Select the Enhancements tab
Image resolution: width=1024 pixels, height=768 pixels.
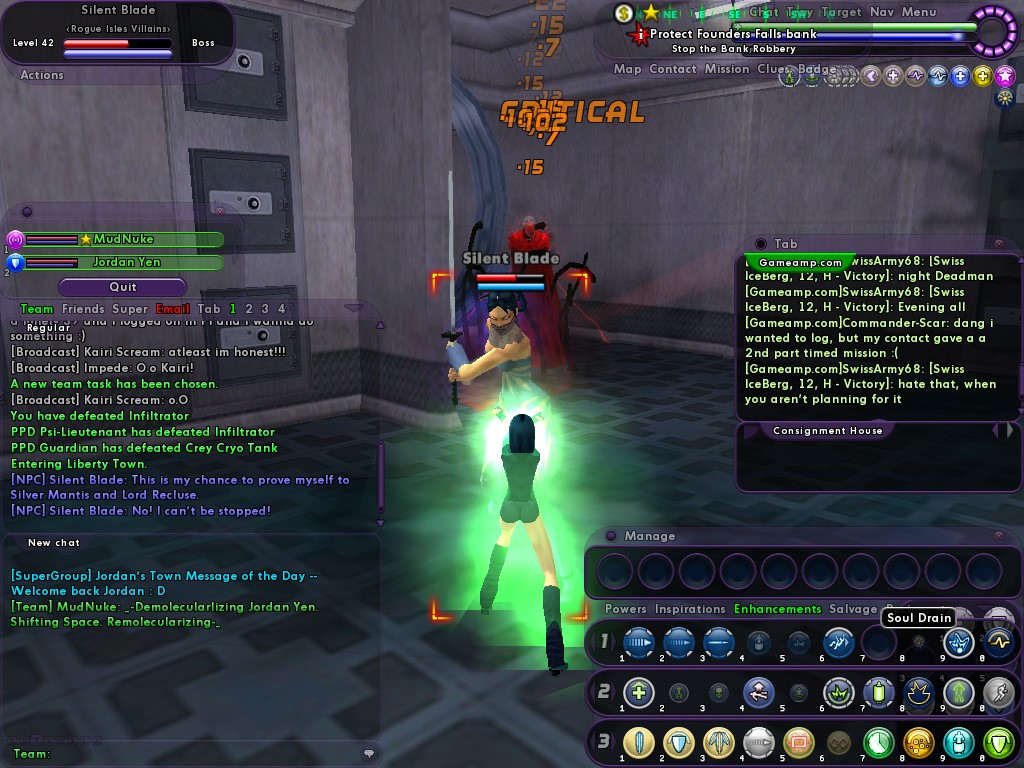click(777, 609)
